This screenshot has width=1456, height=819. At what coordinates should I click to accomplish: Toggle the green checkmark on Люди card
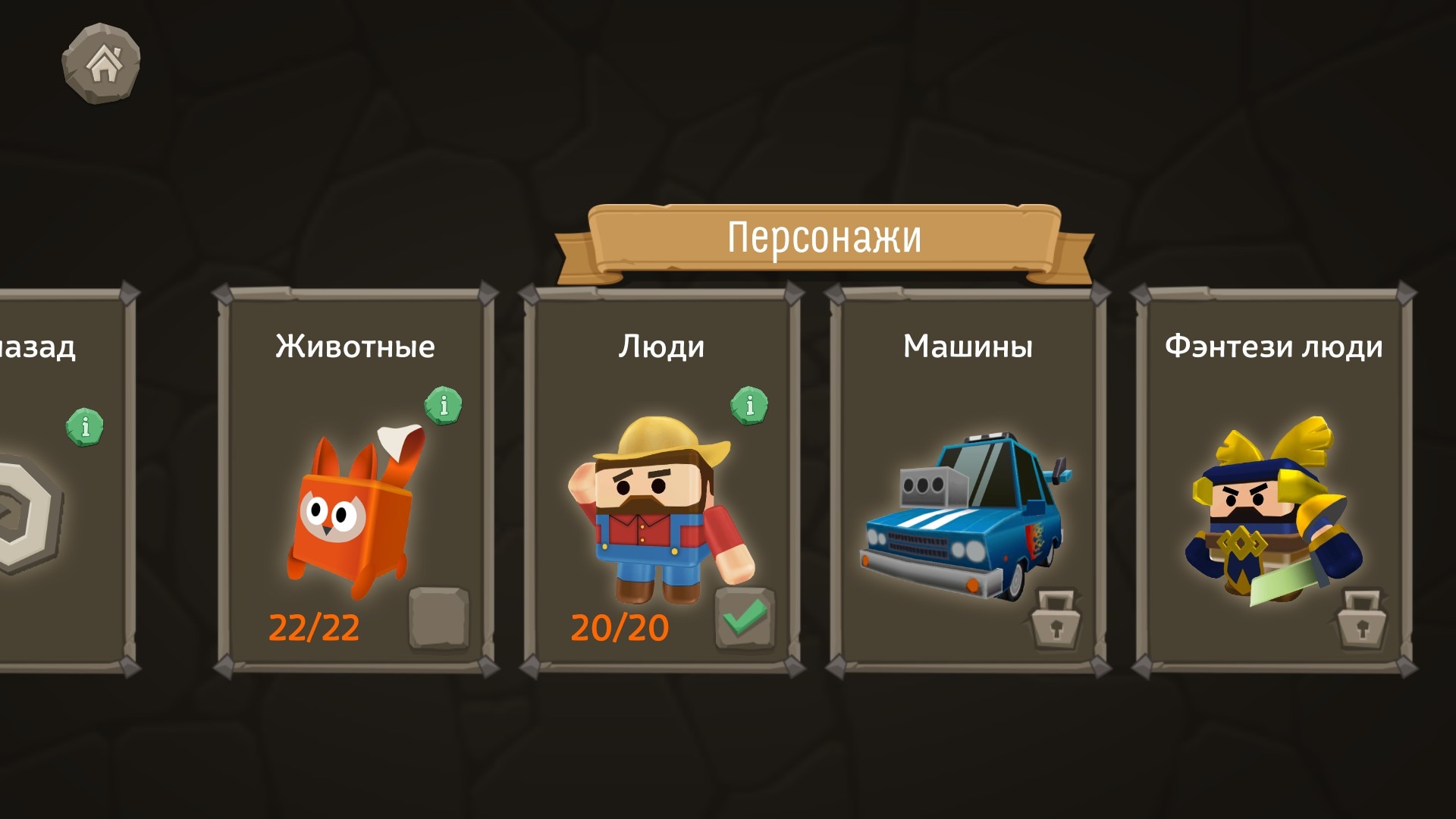[x=745, y=619]
